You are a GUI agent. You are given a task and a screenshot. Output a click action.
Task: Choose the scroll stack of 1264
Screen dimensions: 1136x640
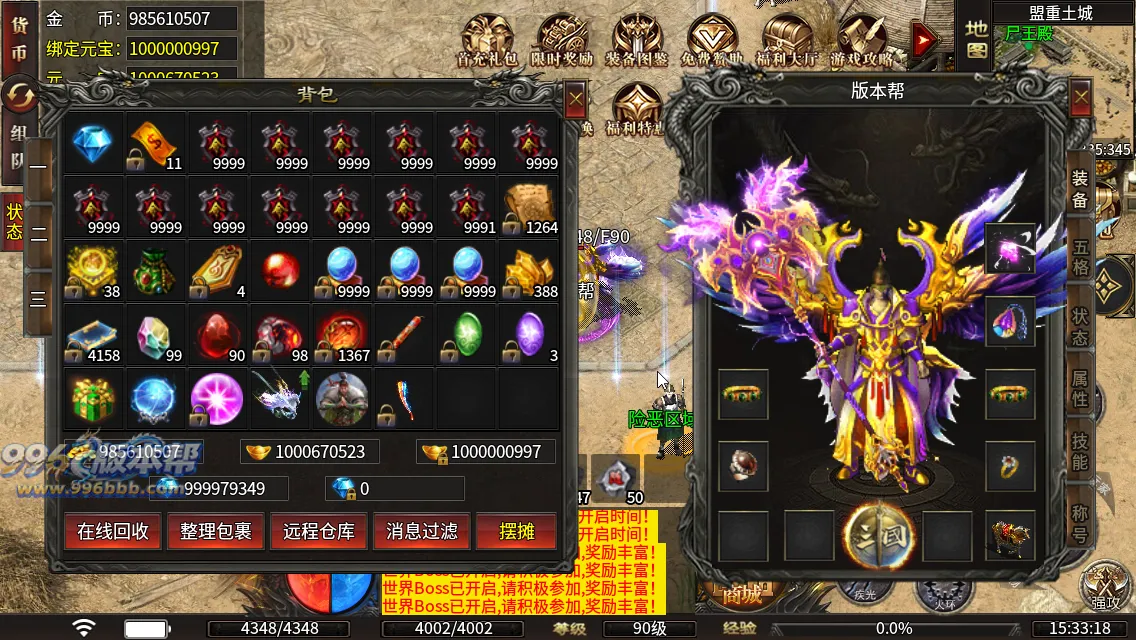coord(530,207)
